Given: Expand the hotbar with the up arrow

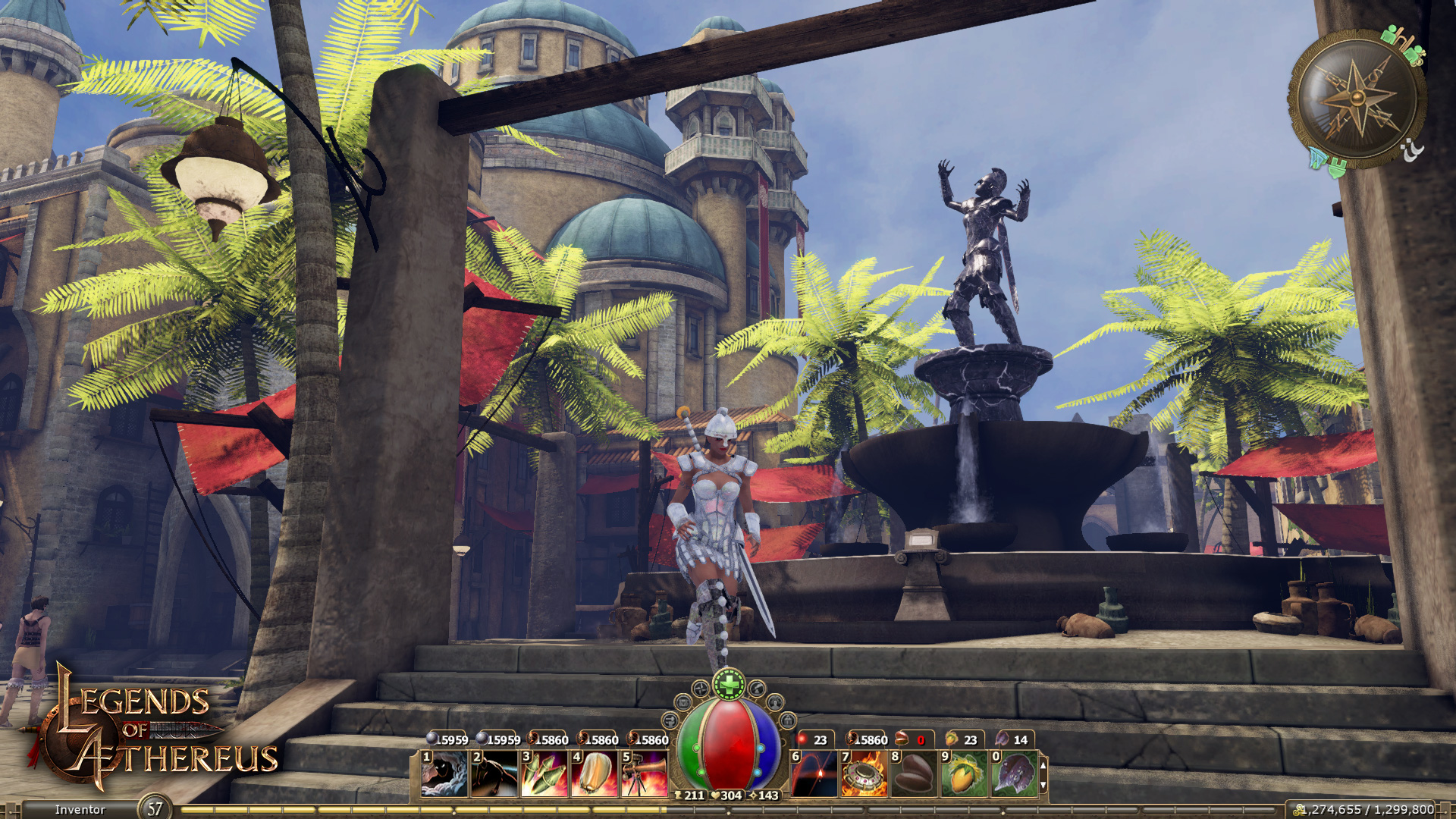Looking at the screenshot, I should (1043, 765).
